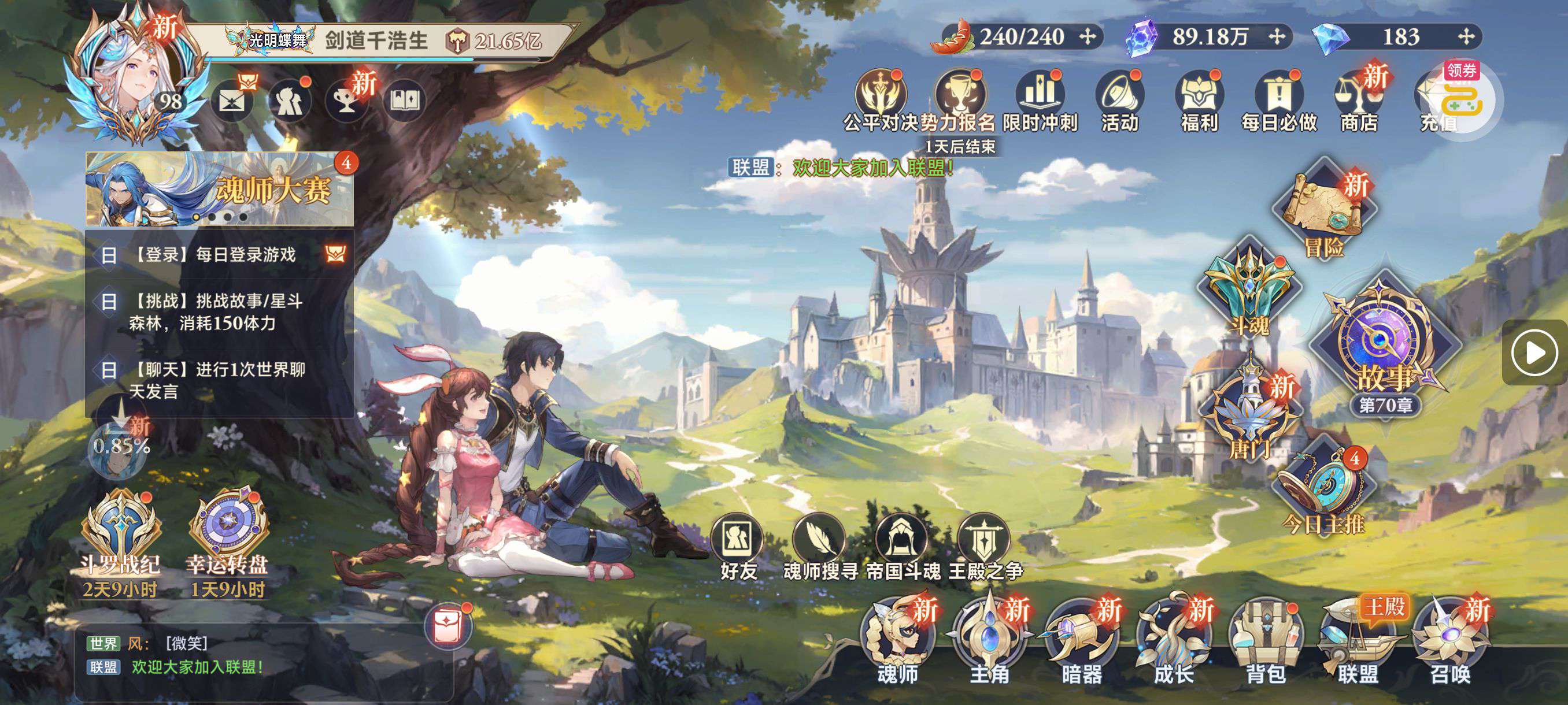Click the 魂师大赛 event banner

coord(219,188)
